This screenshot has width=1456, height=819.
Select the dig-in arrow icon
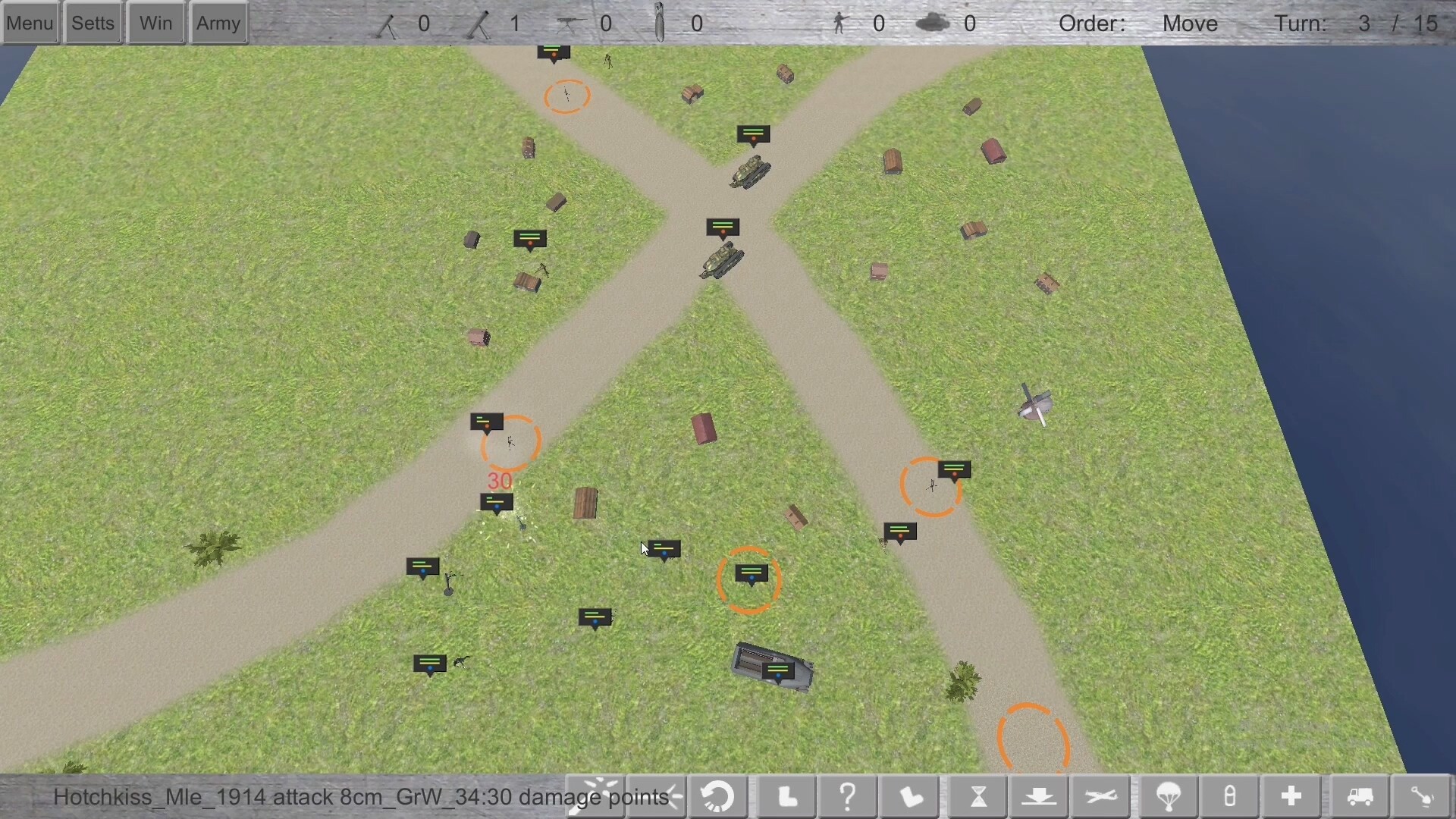point(1041,796)
